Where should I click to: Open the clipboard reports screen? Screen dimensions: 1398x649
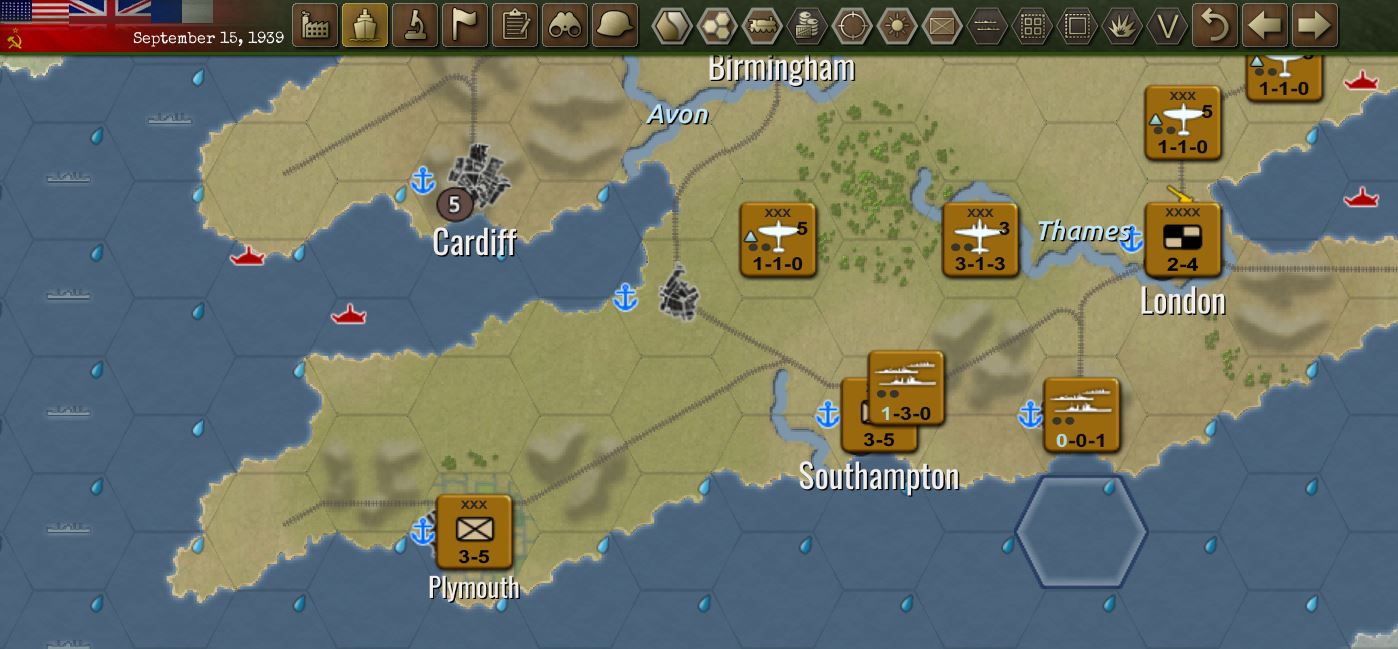[x=515, y=25]
